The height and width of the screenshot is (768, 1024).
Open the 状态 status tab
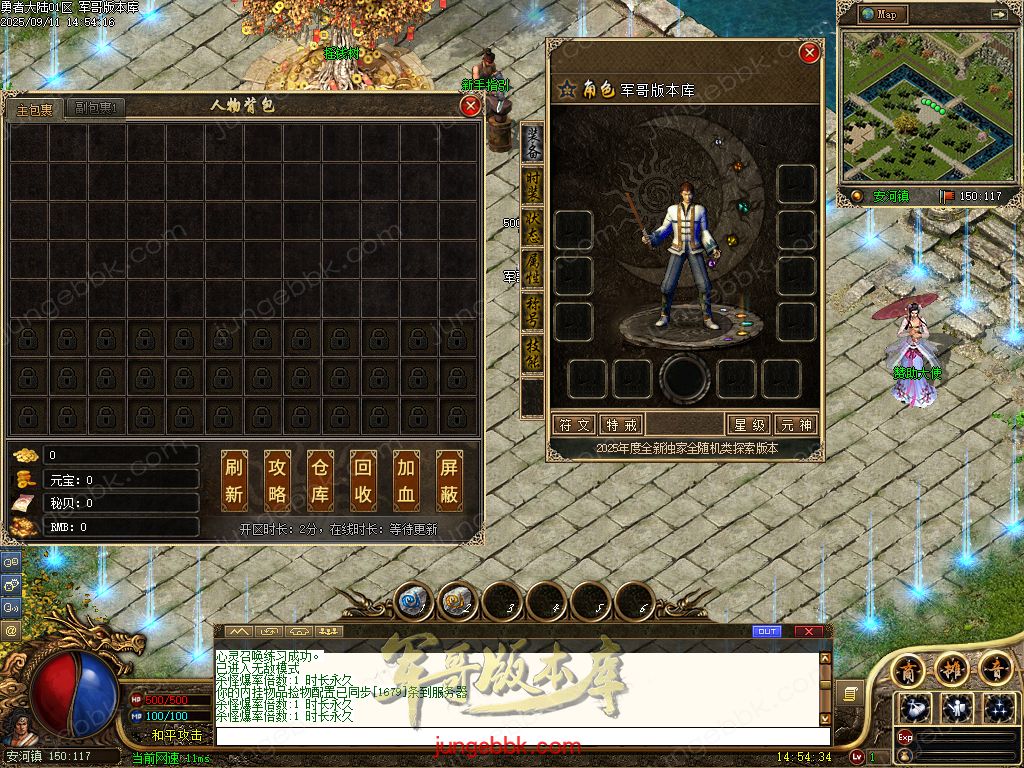point(533,228)
